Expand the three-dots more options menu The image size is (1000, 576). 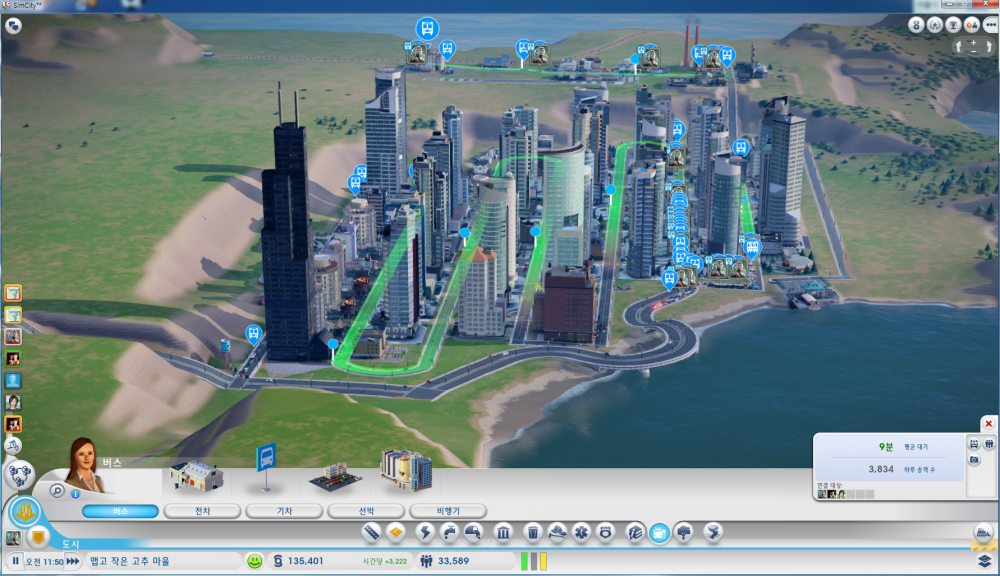991,25
